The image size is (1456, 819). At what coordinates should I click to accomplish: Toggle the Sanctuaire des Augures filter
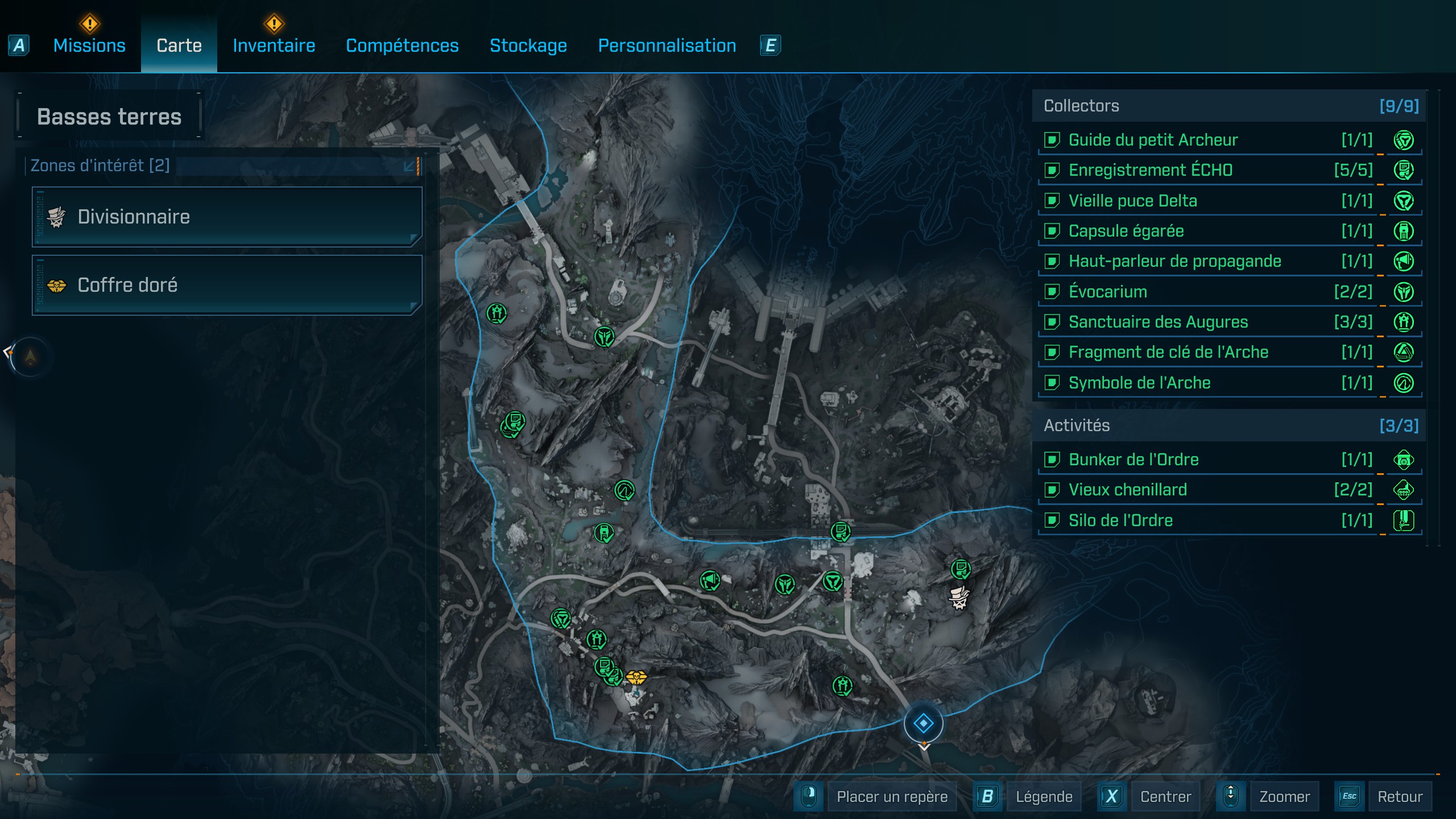click(x=1158, y=322)
